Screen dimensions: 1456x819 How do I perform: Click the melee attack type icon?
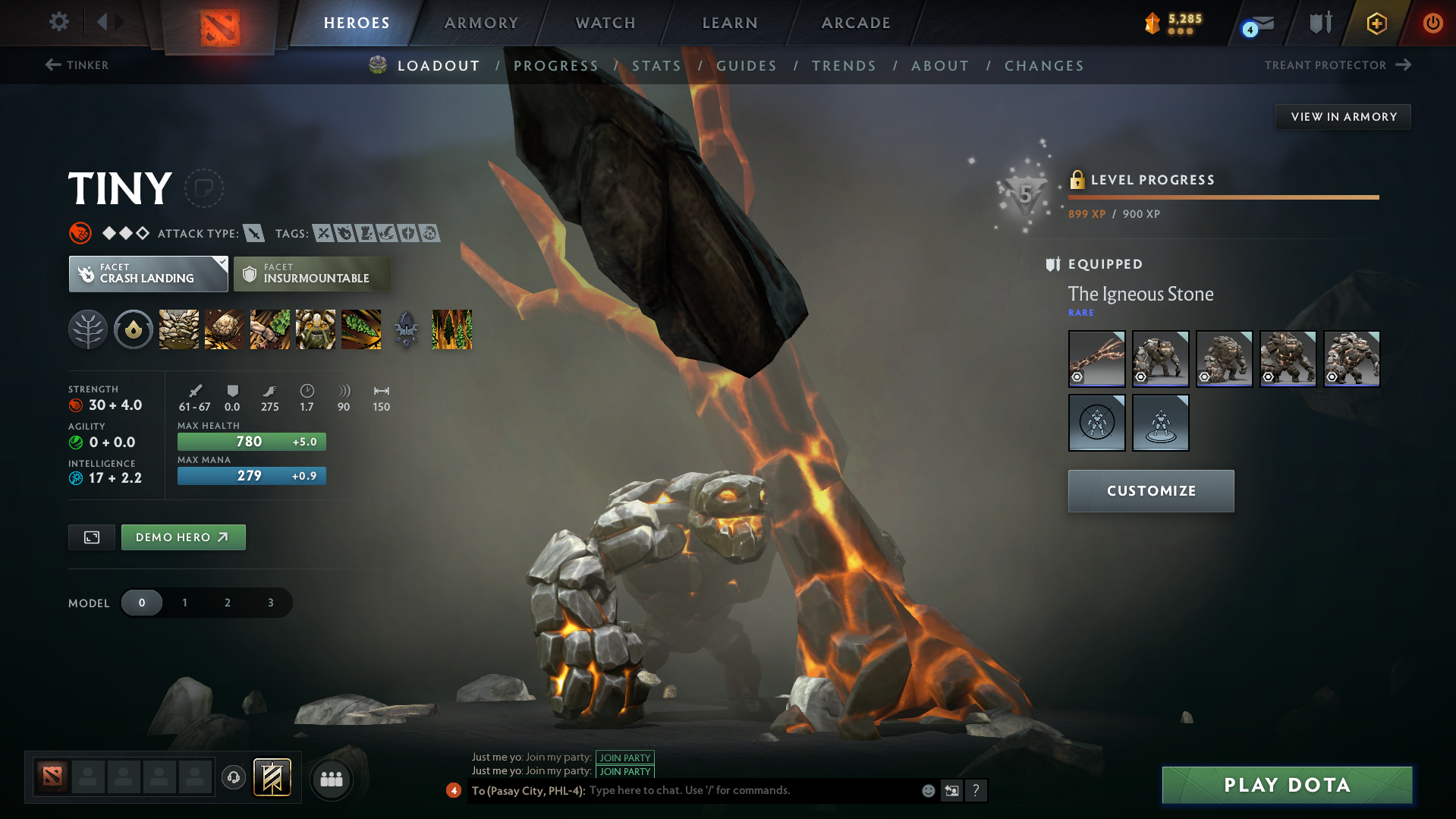click(x=253, y=233)
